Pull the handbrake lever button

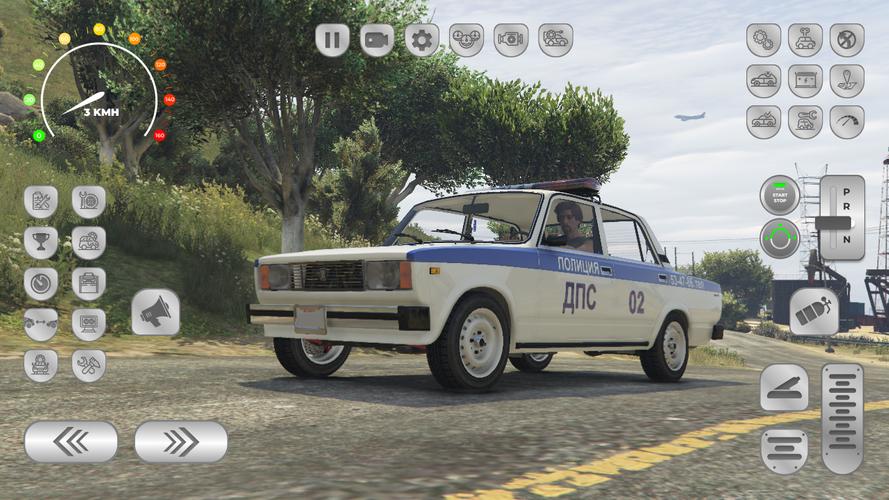[x=784, y=388]
